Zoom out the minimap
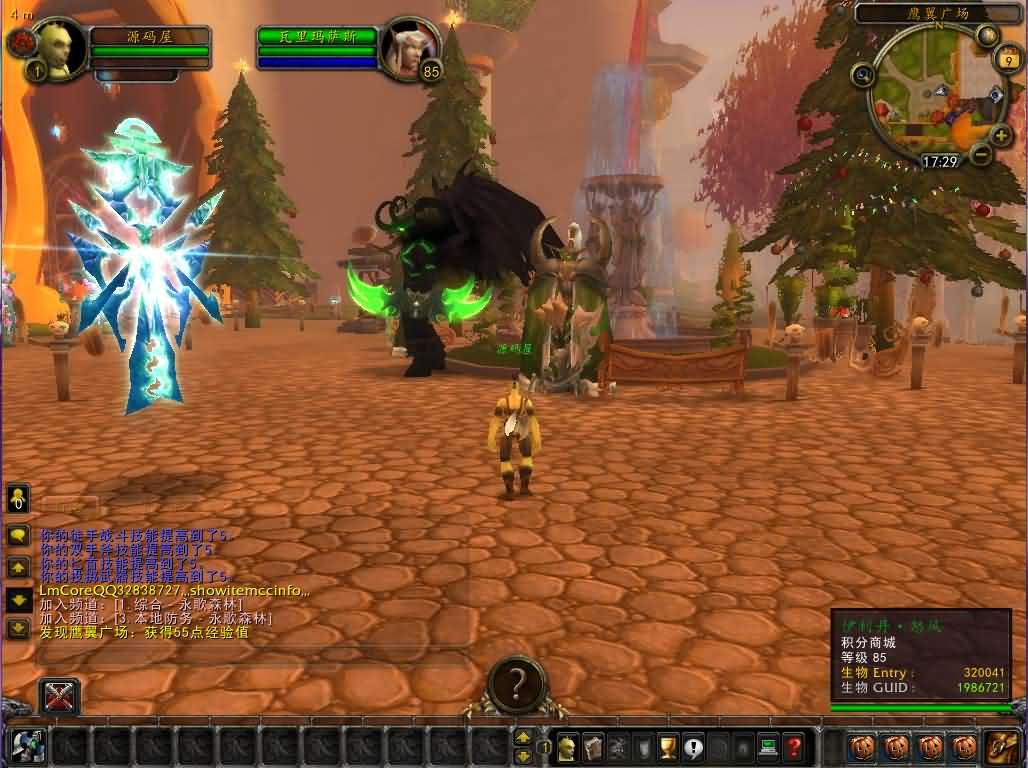 982,154
